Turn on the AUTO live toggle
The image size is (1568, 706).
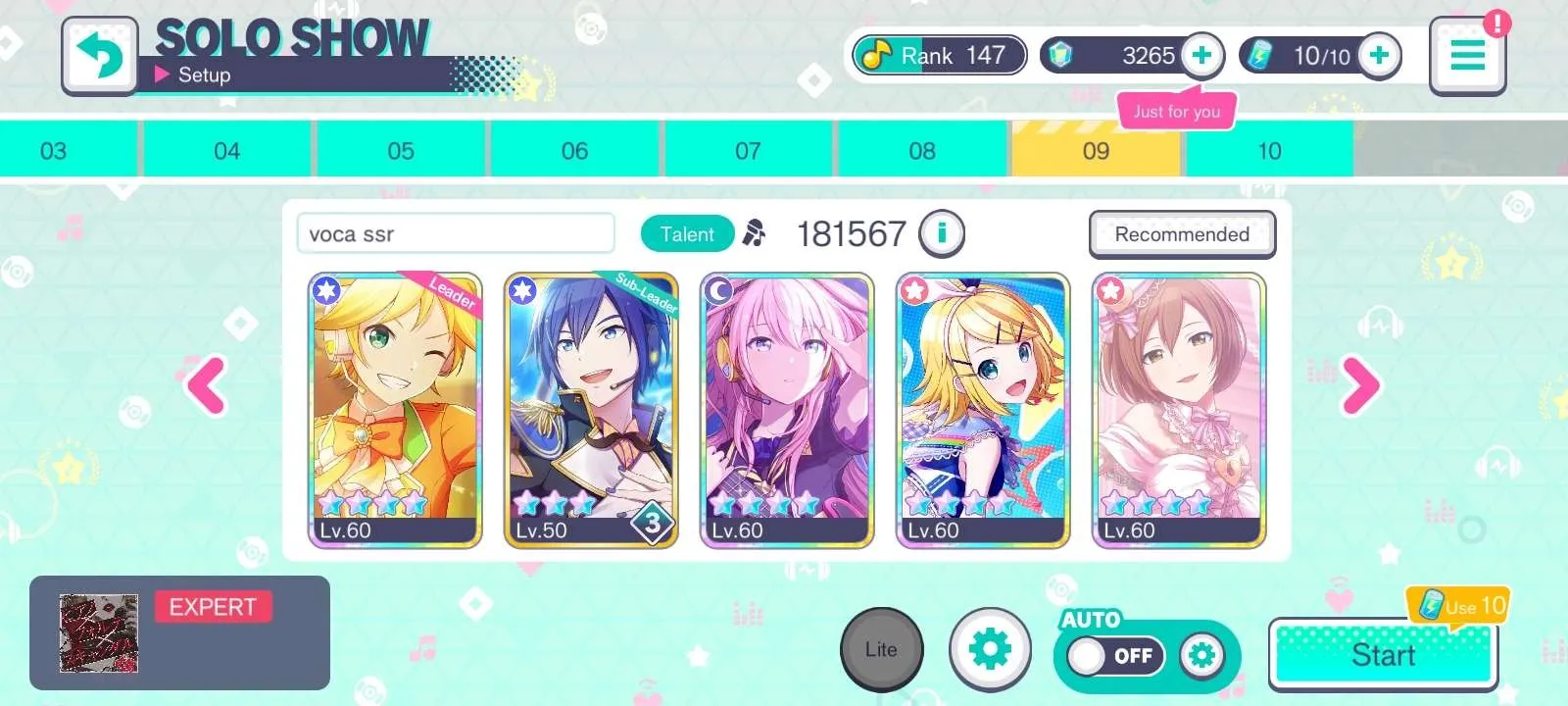tap(1116, 656)
